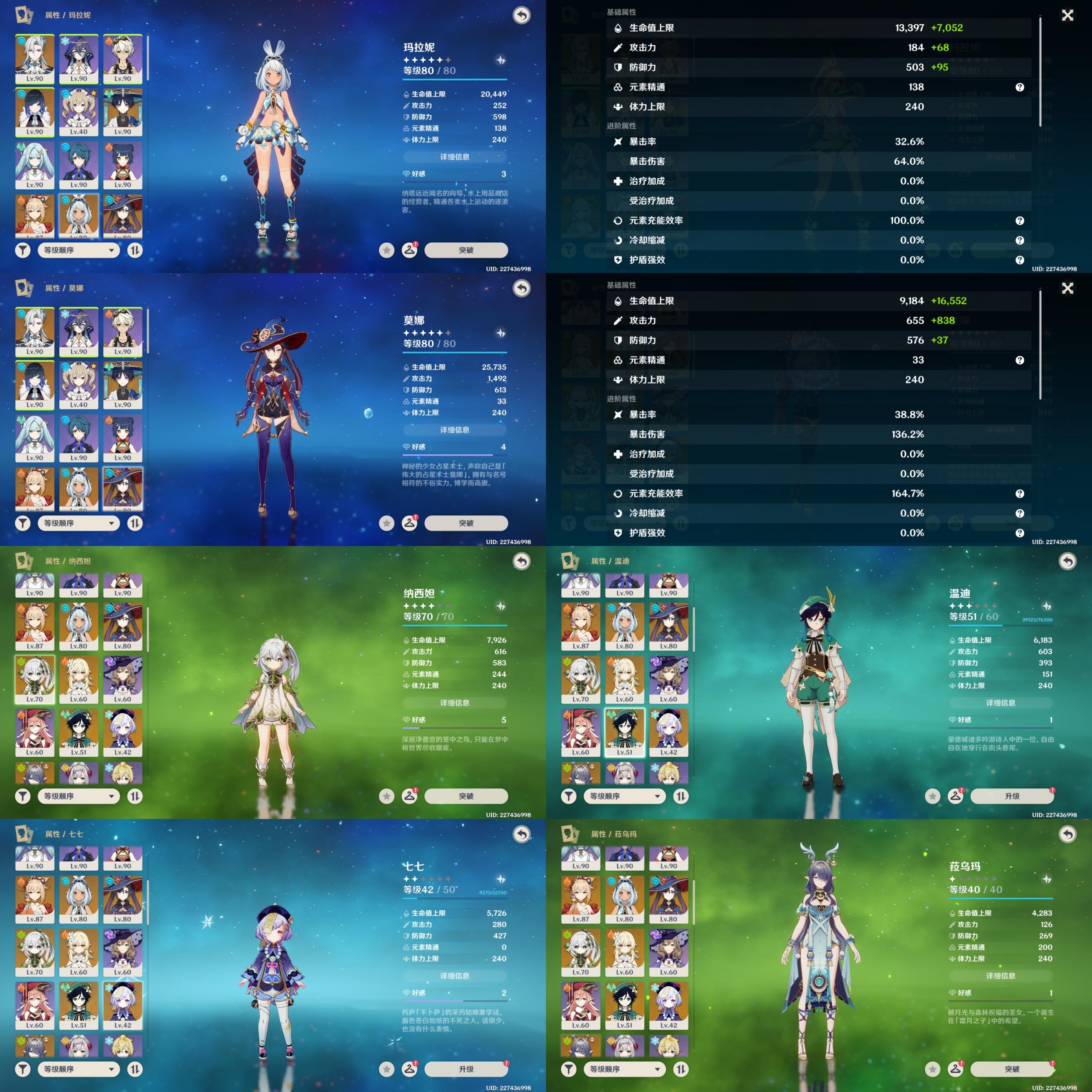The image size is (1092, 1092).
Task: Click the star favorite icon on 纳西妲's screen
Action: (386, 796)
